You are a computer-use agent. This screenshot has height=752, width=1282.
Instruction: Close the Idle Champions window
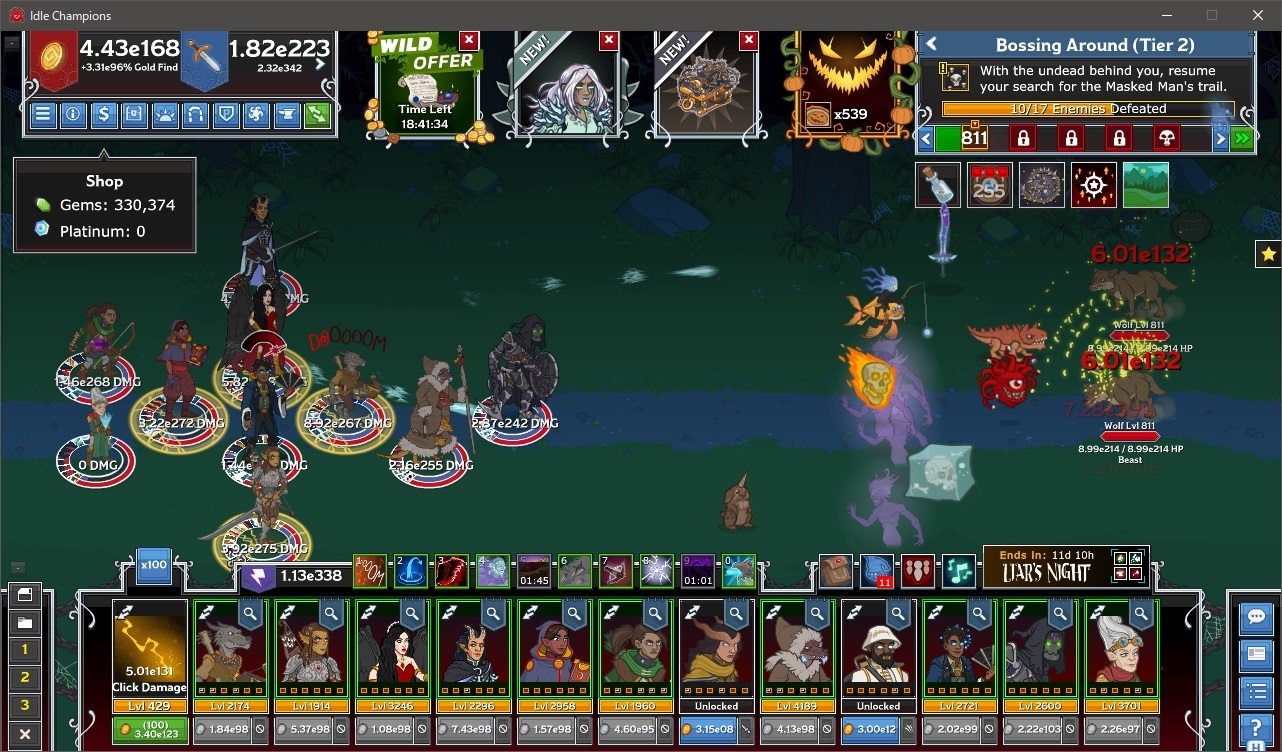point(1258,15)
